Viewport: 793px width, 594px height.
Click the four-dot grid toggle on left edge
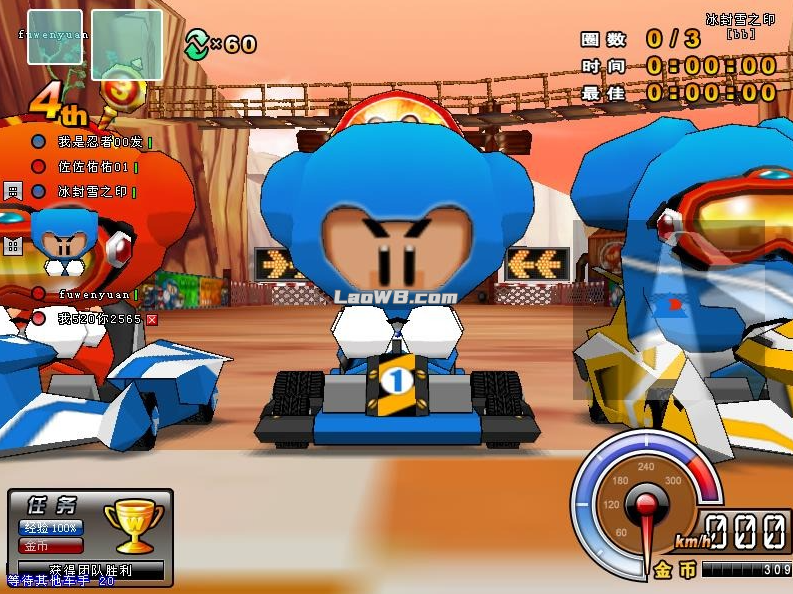13,245
